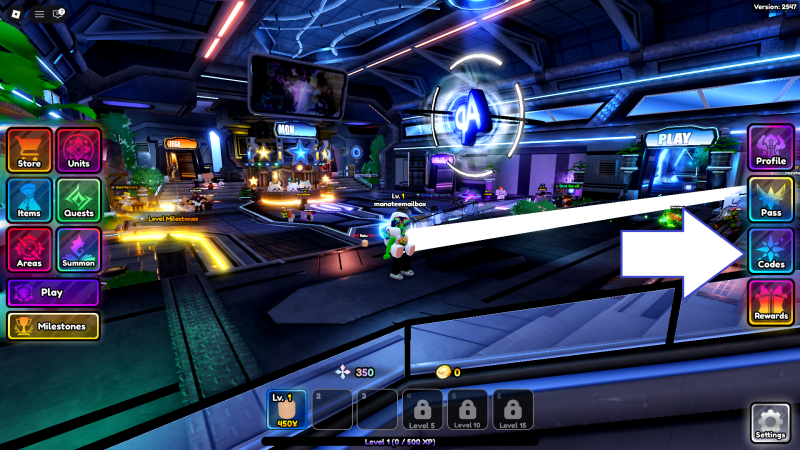Viewport: 800px width, 450px height.
Task: Click the purple Play button
Action: tap(53, 293)
